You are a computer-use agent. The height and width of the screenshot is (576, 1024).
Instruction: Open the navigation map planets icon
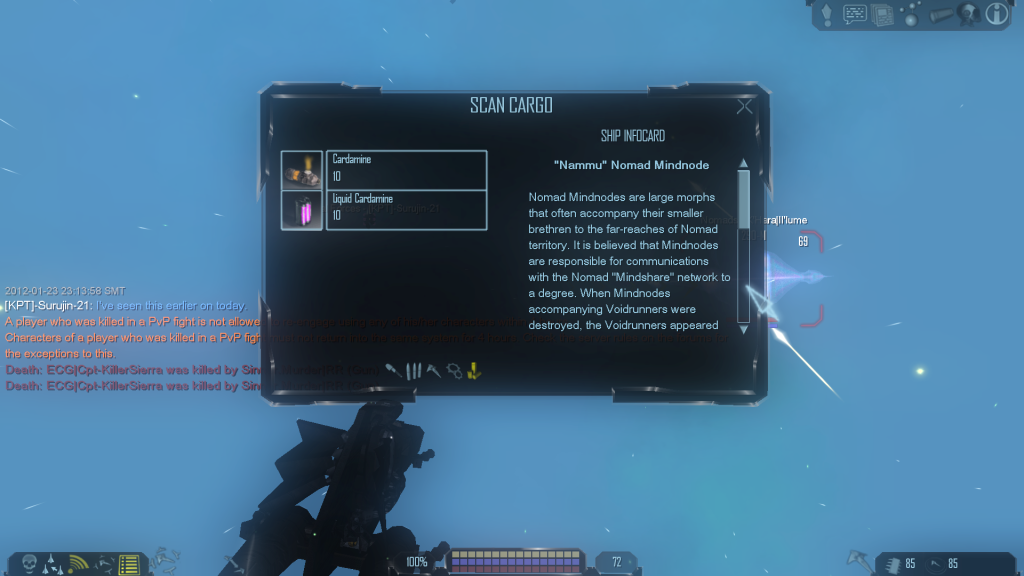(910, 15)
